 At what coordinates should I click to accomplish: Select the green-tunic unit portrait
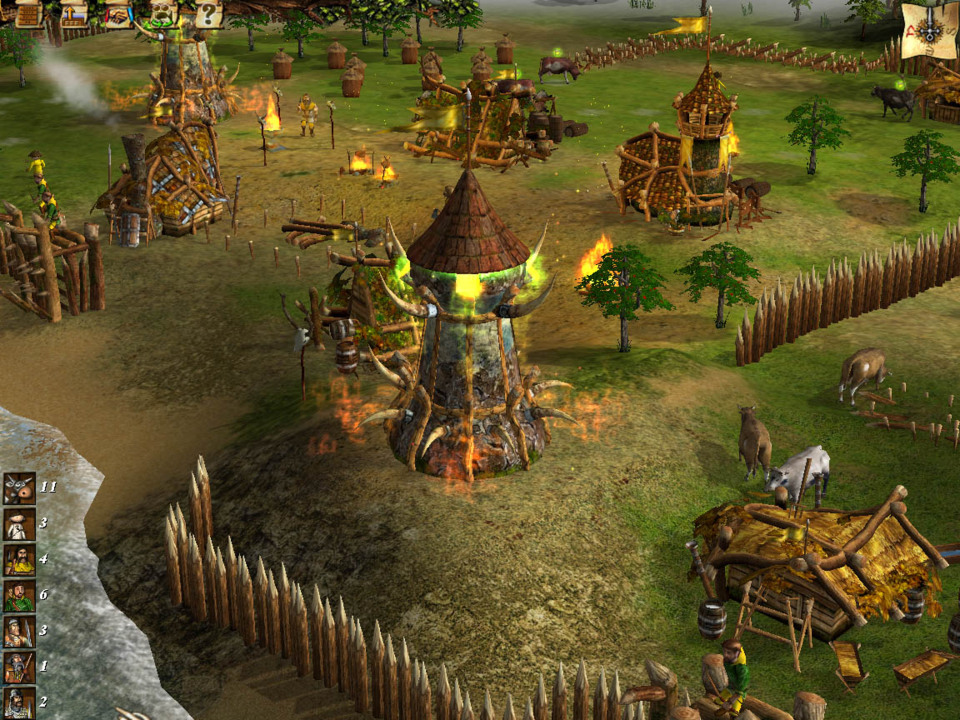[19, 596]
